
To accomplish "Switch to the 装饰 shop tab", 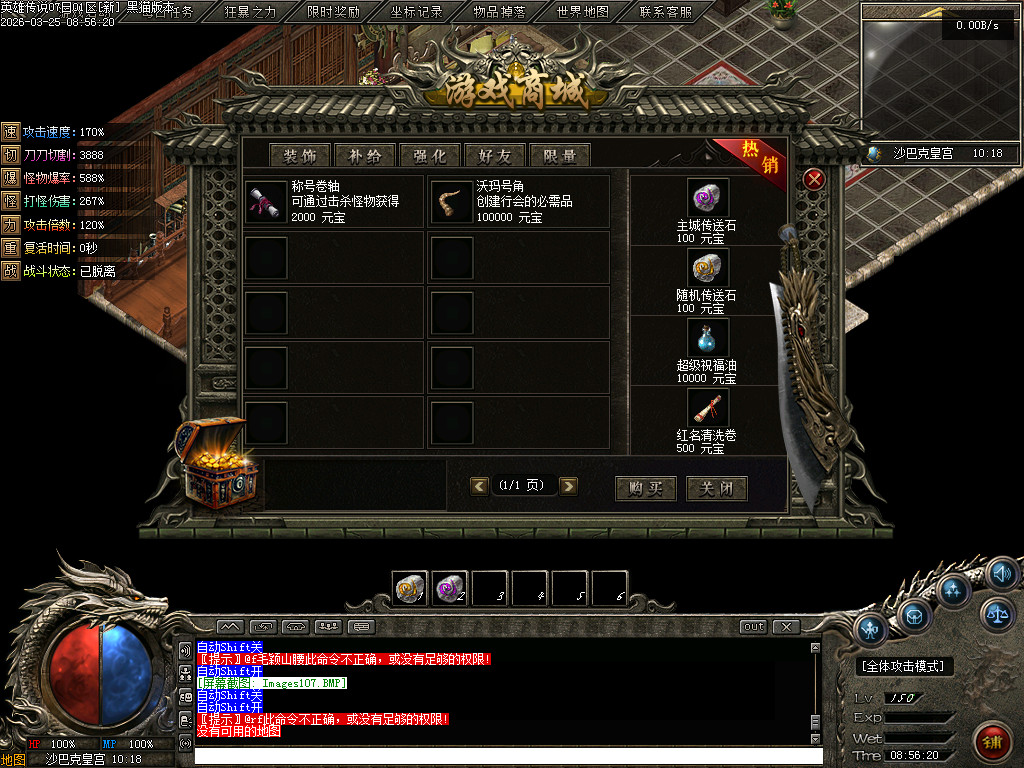I will (300, 155).
